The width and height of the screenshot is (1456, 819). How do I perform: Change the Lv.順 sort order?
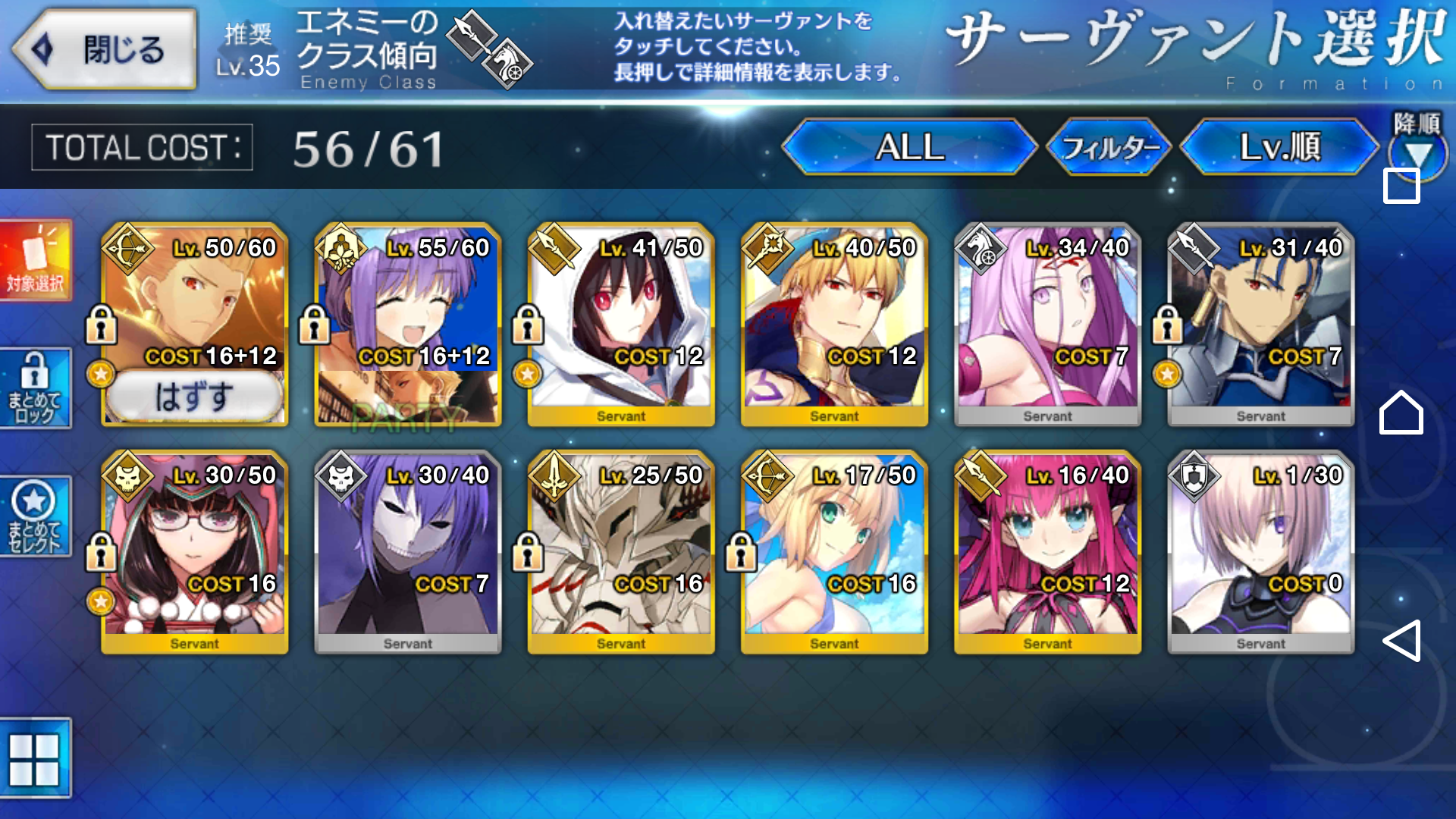[1280, 147]
